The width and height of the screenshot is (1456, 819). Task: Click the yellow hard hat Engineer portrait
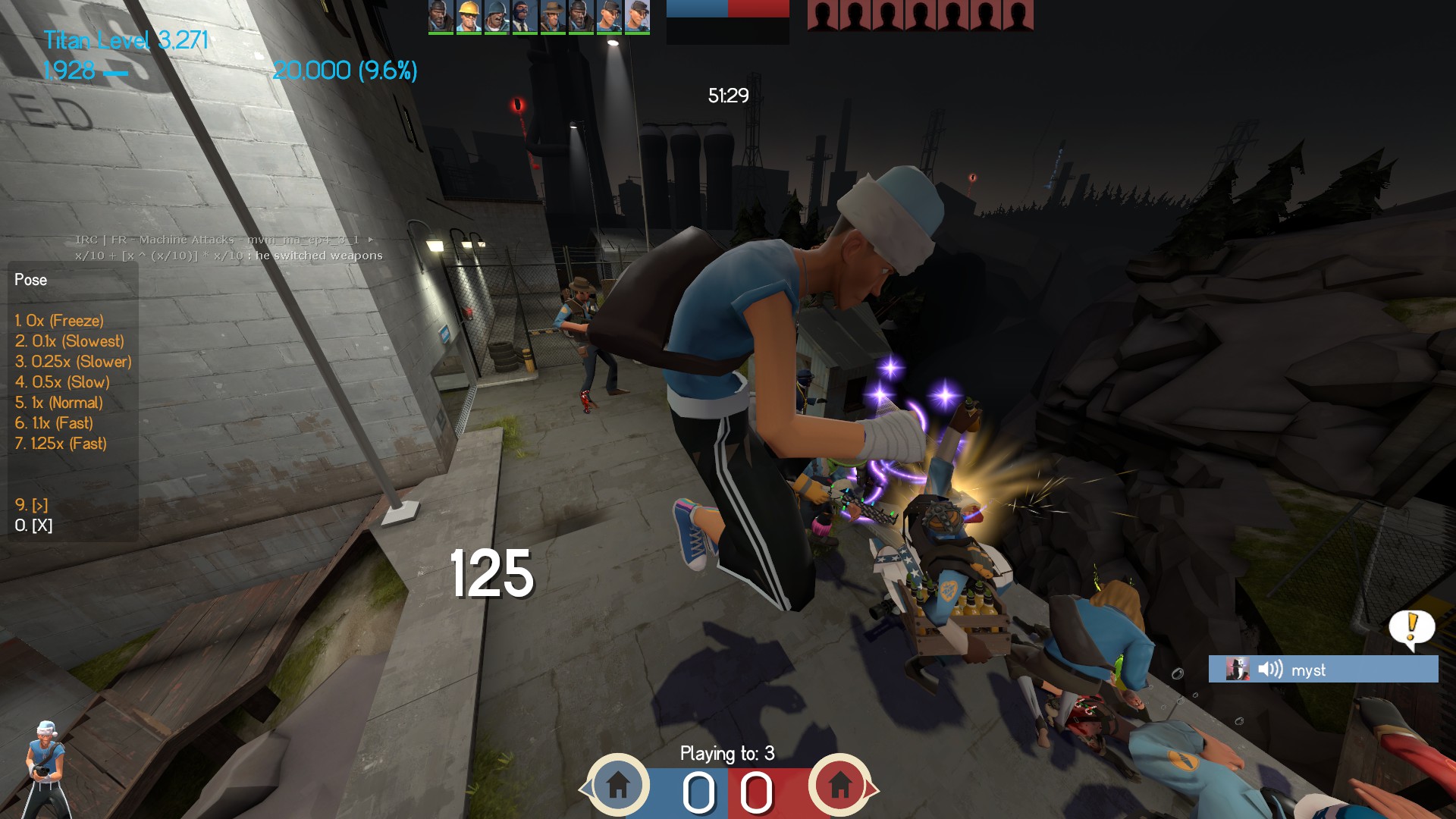pyautogui.click(x=469, y=17)
